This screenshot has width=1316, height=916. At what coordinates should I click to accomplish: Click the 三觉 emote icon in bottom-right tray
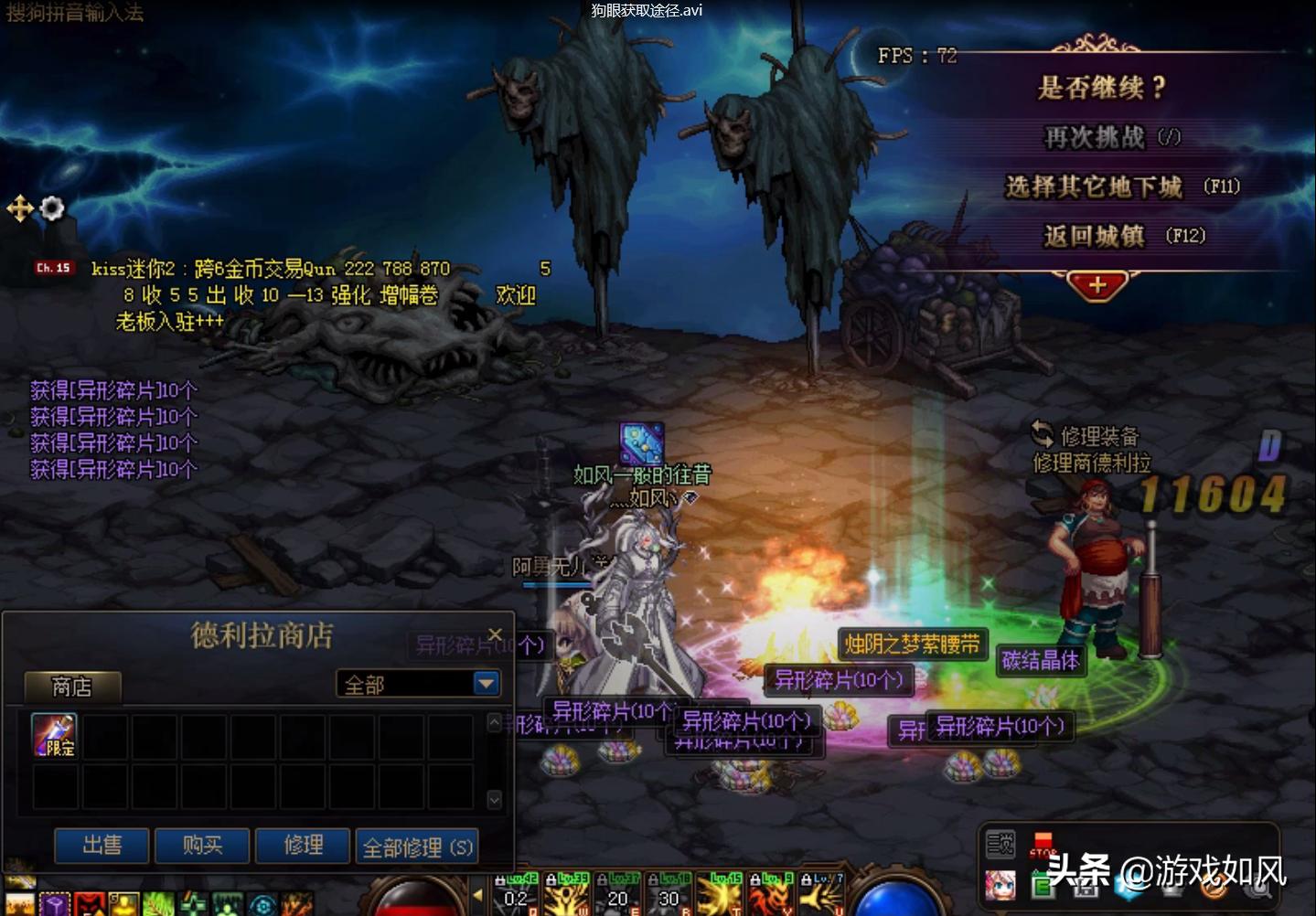[x=1001, y=844]
